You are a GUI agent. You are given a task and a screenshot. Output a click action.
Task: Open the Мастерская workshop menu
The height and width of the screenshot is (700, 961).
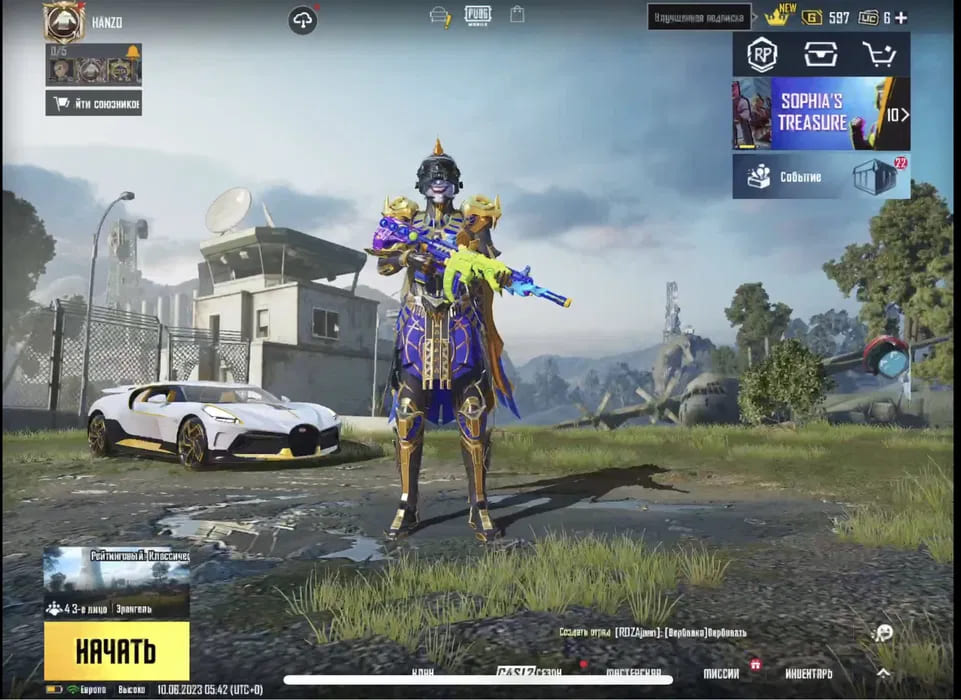(633, 673)
